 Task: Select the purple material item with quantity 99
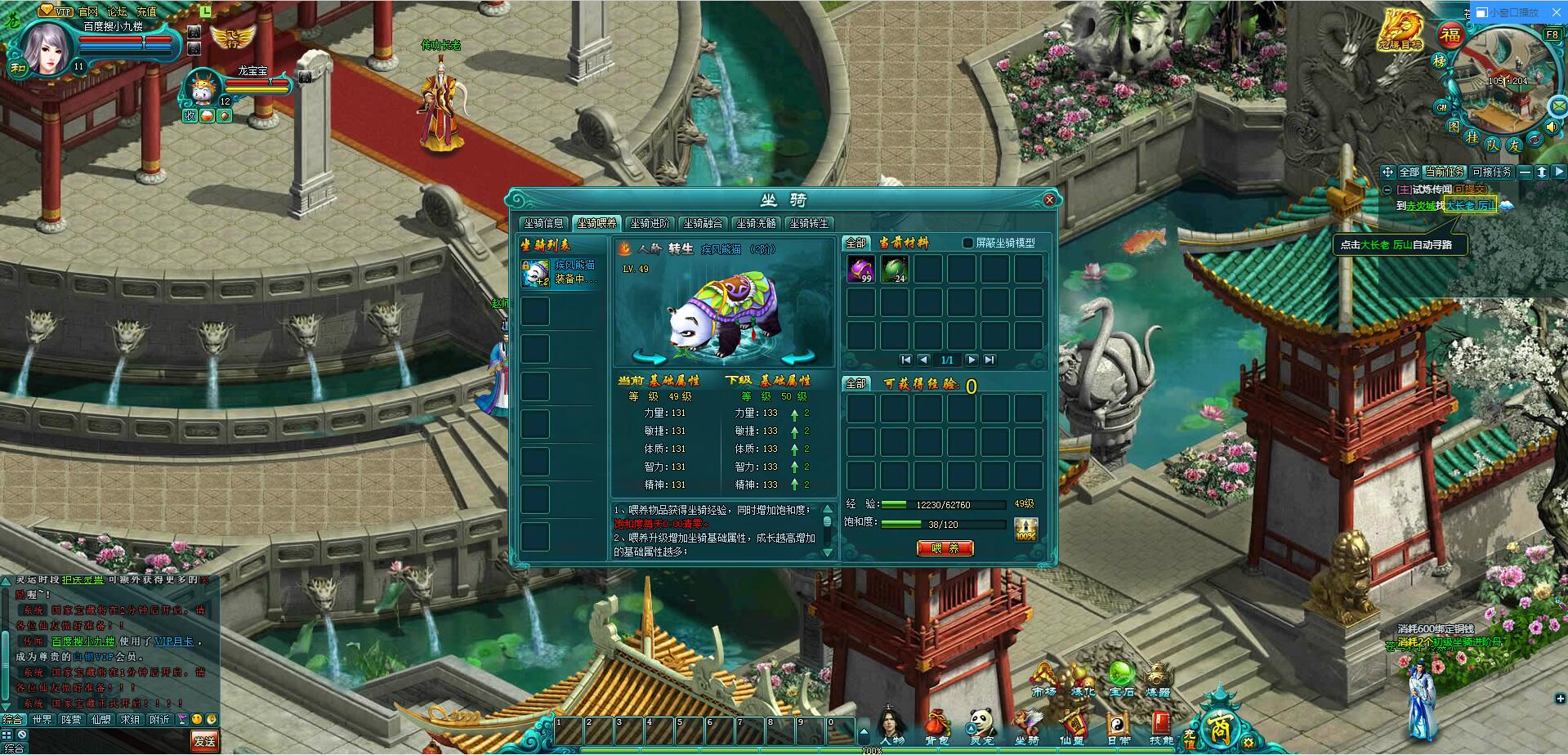tap(860, 270)
